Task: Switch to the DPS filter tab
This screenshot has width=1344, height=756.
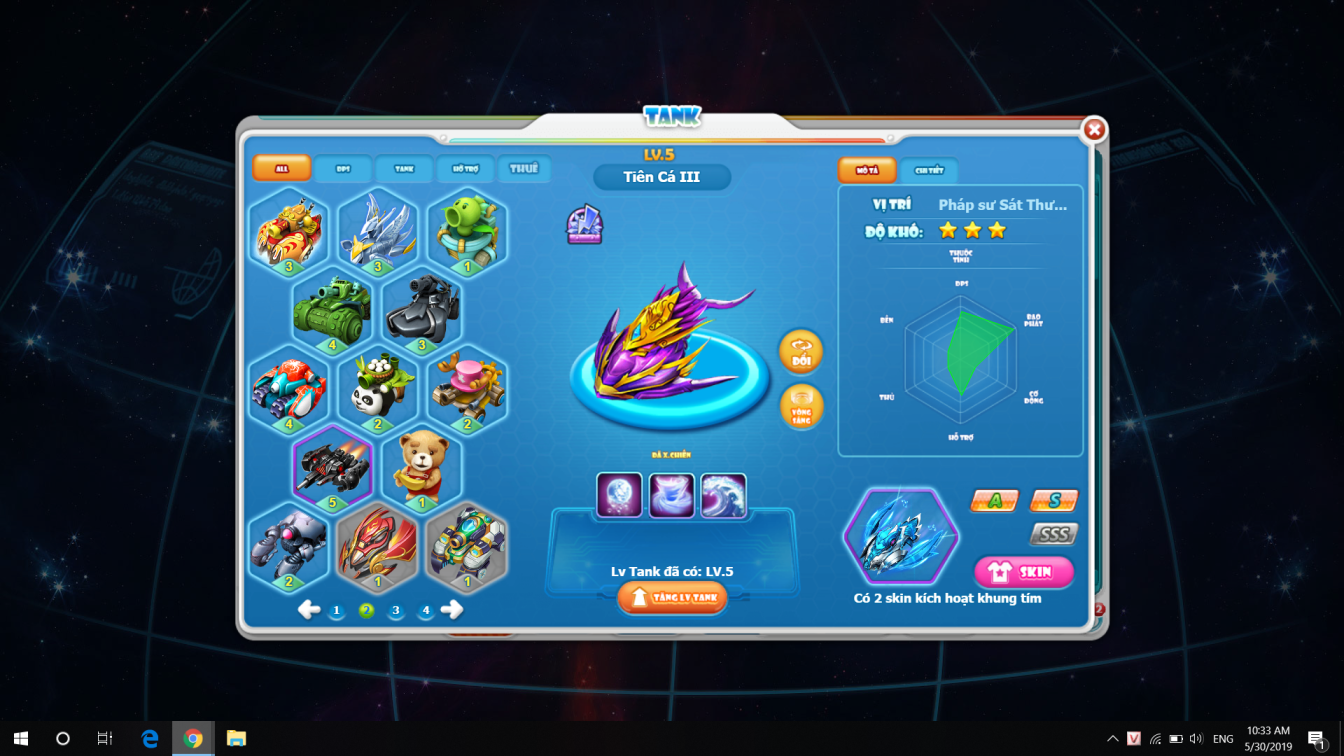Action: click(343, 169)
